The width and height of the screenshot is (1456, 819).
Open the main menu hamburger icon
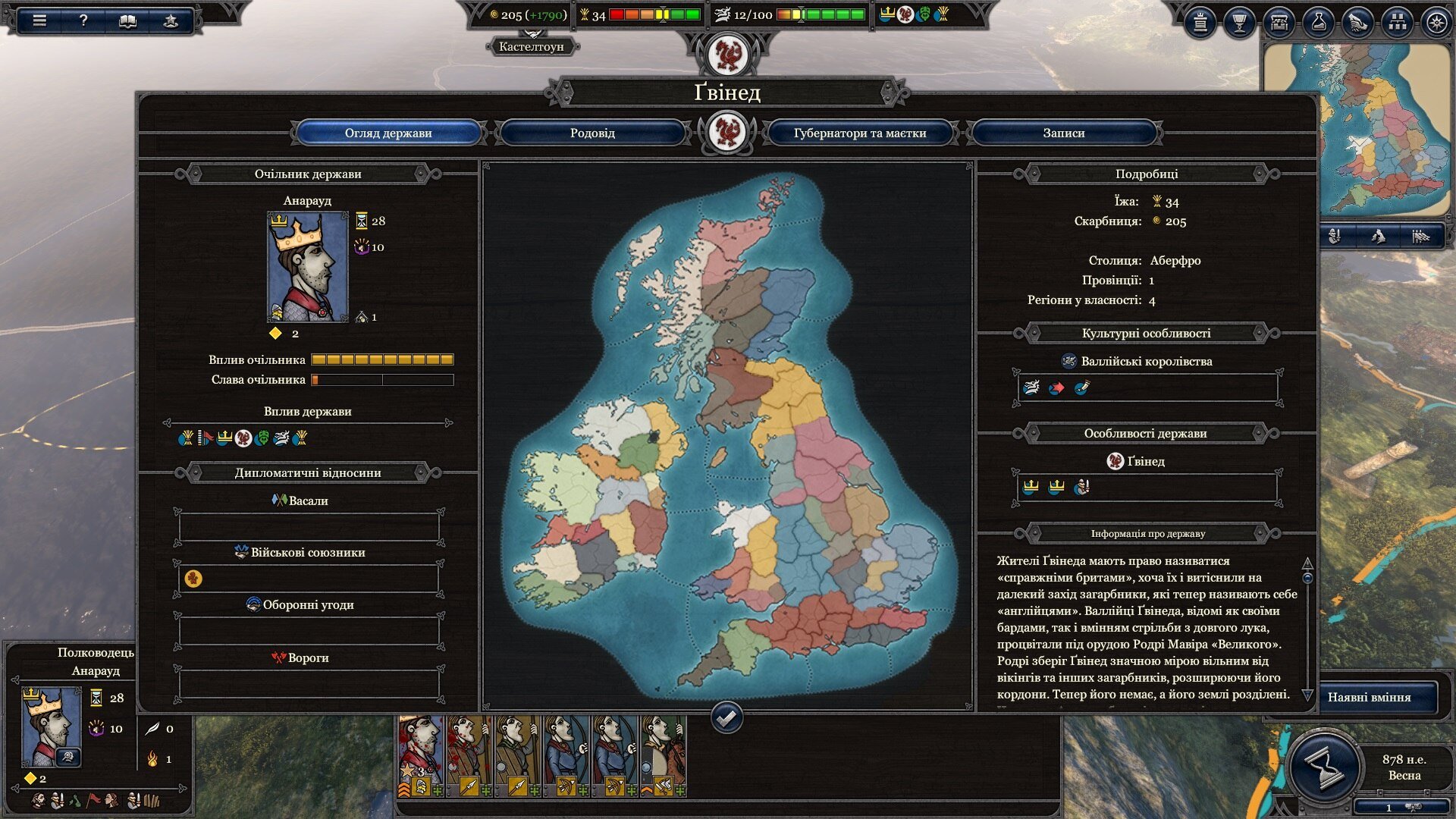(x=39, y=20)
